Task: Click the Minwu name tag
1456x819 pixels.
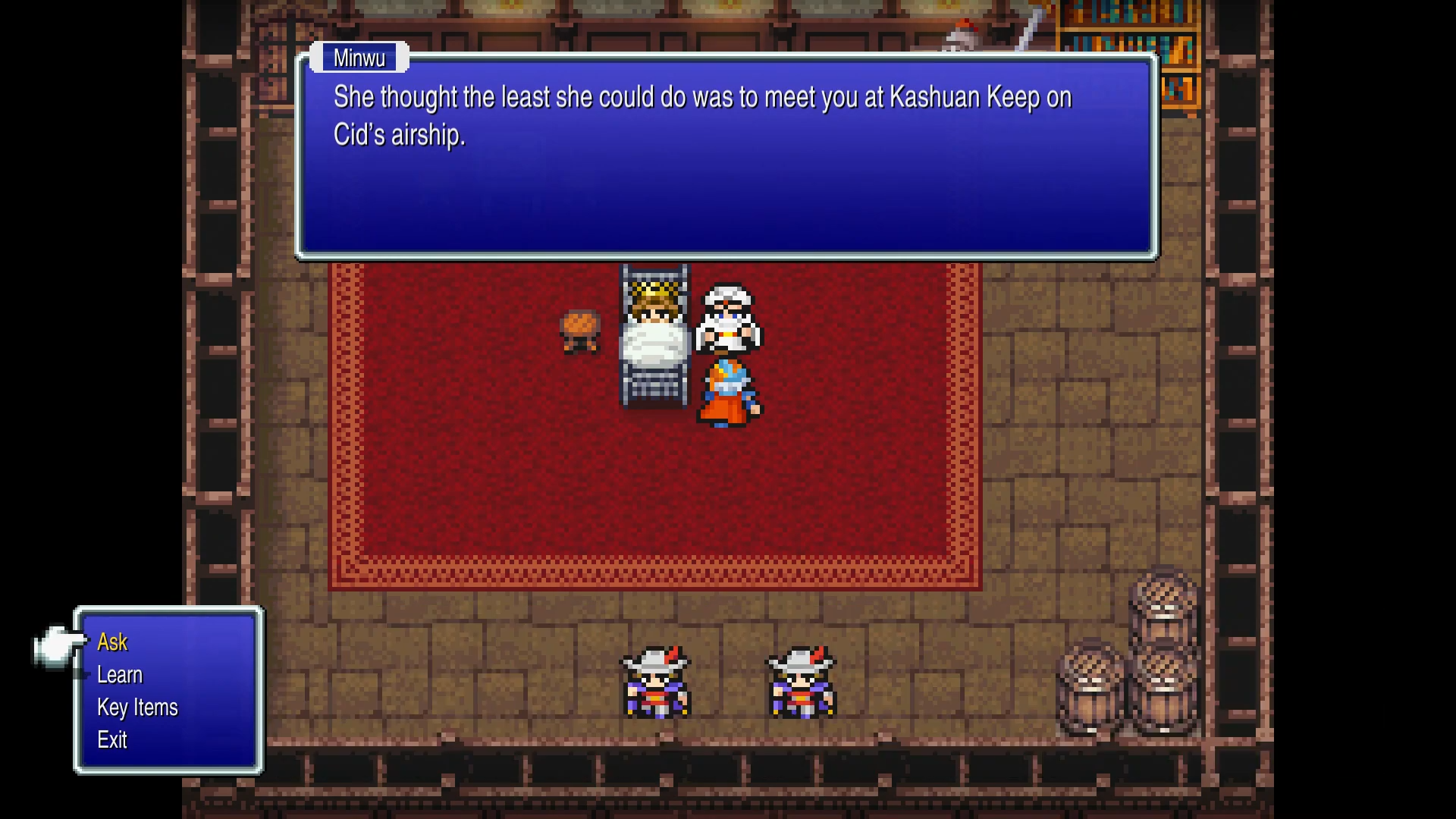Action: pos(359,57)
